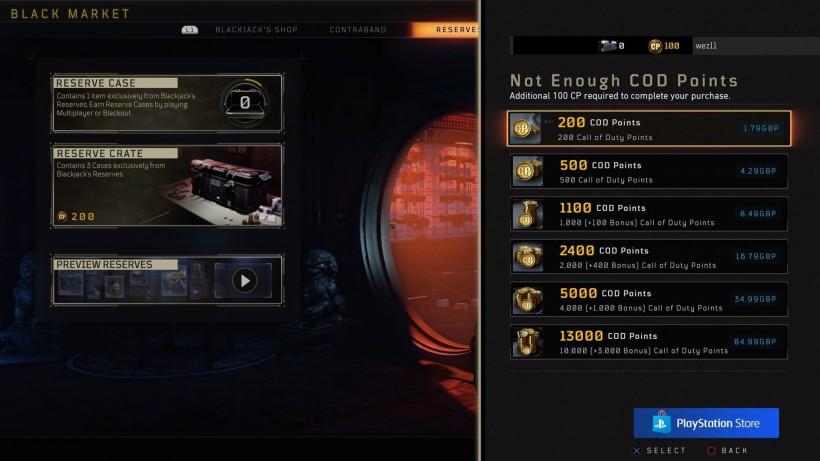Select the 500 COD Points pack
820x461 pixels.
coord(649,171)
